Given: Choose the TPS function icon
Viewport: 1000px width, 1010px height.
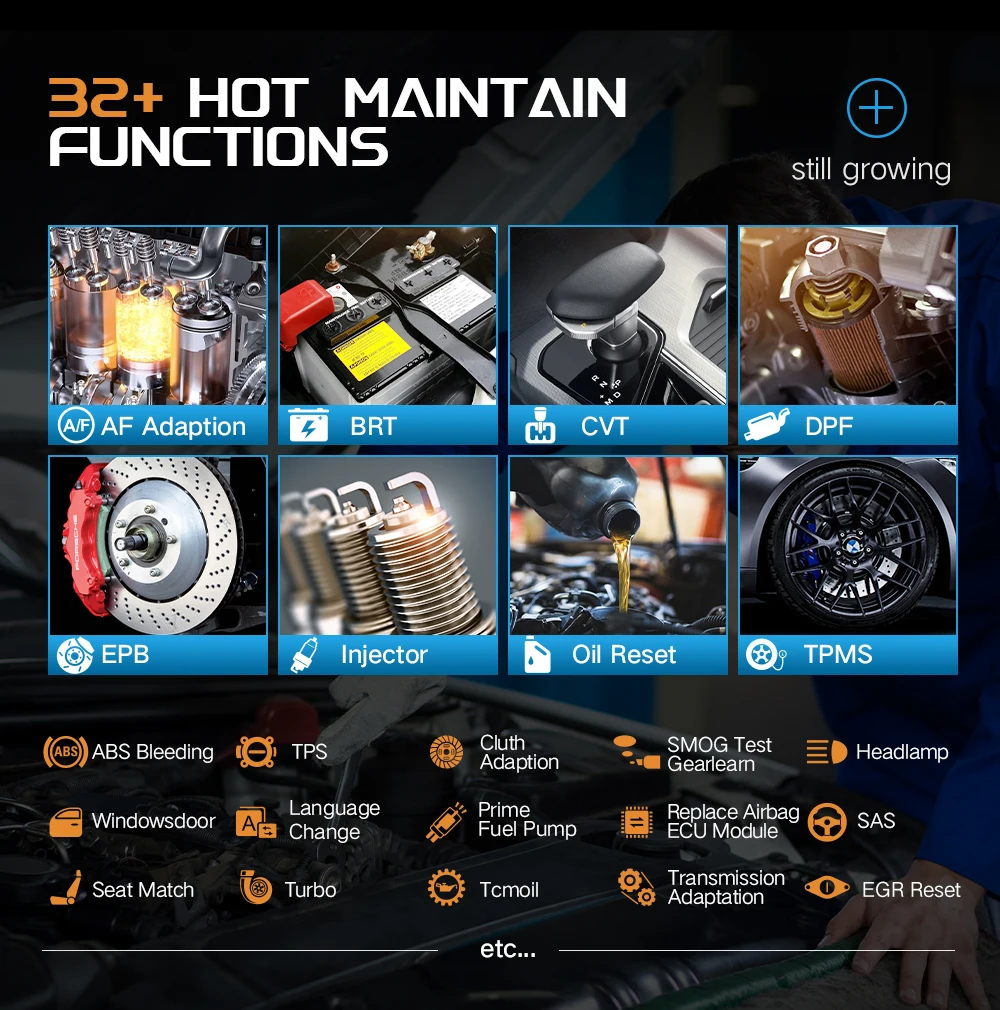Looking at the screenshot, I should (257, 752).
